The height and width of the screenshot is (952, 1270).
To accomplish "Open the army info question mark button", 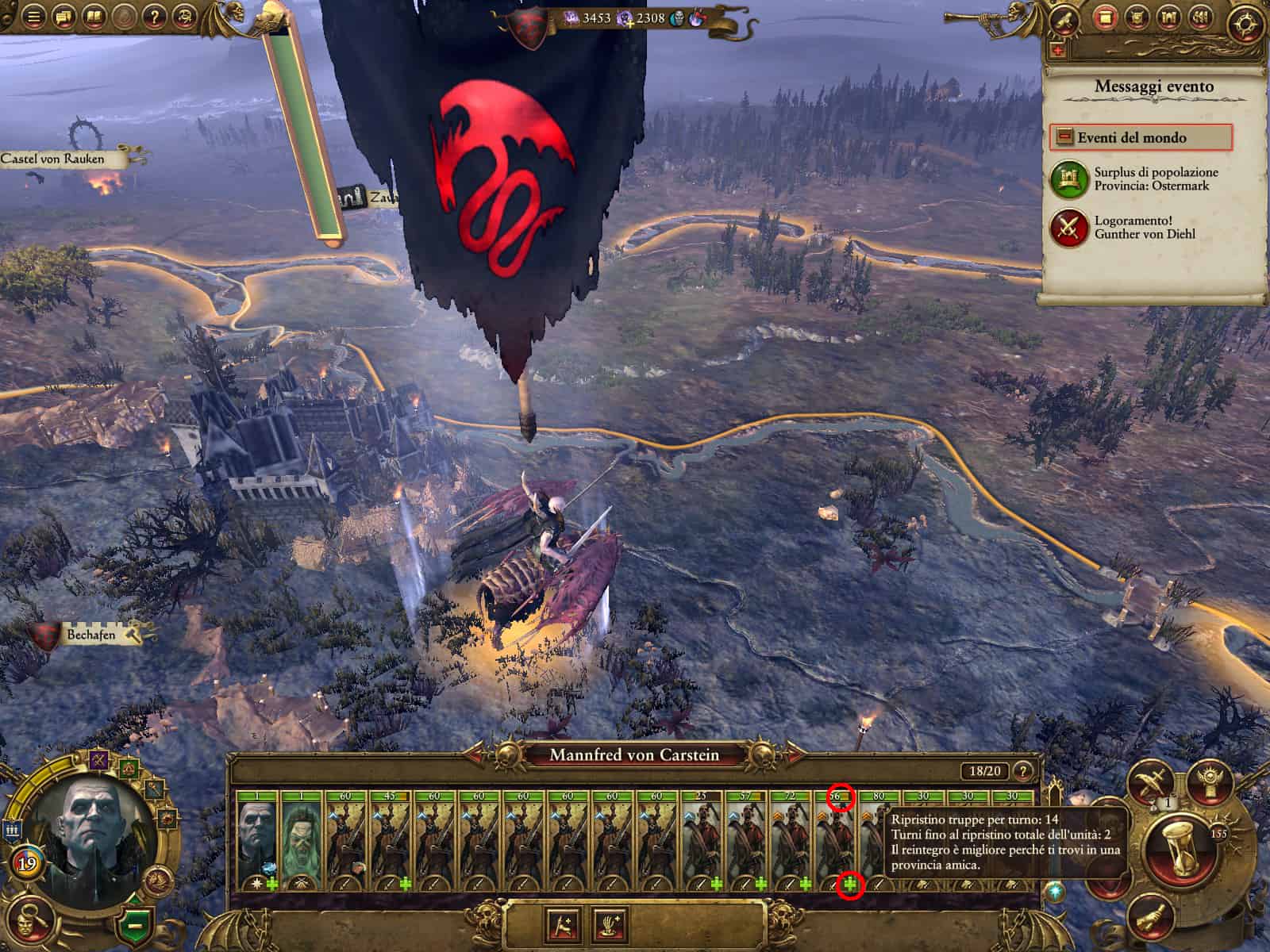I will [x=1024, y=770].
